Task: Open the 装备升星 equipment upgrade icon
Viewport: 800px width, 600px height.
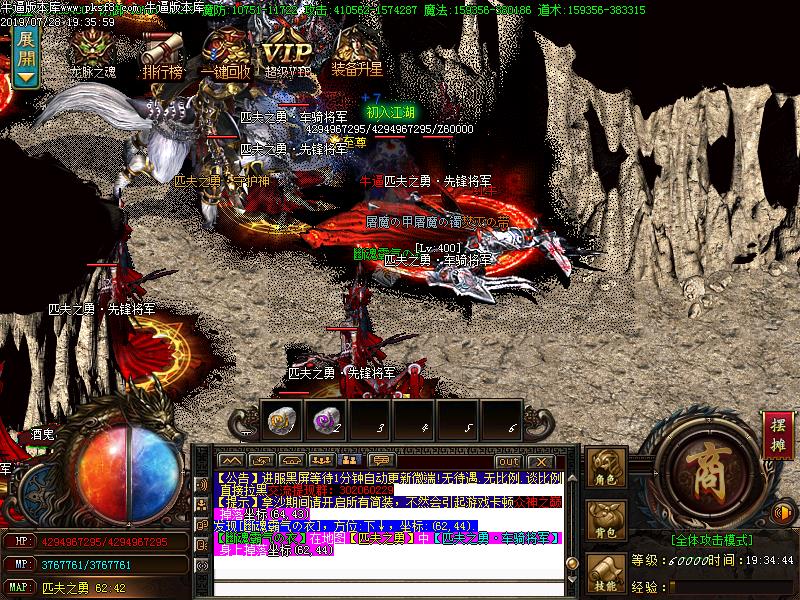Action: [x=356, y=50]
